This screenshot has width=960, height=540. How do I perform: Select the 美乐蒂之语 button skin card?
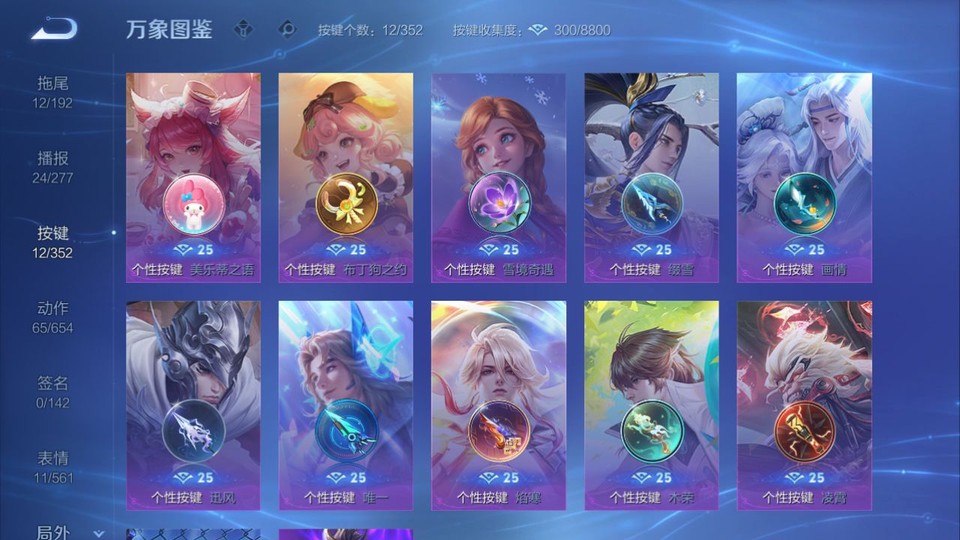[x=193, y=177]
